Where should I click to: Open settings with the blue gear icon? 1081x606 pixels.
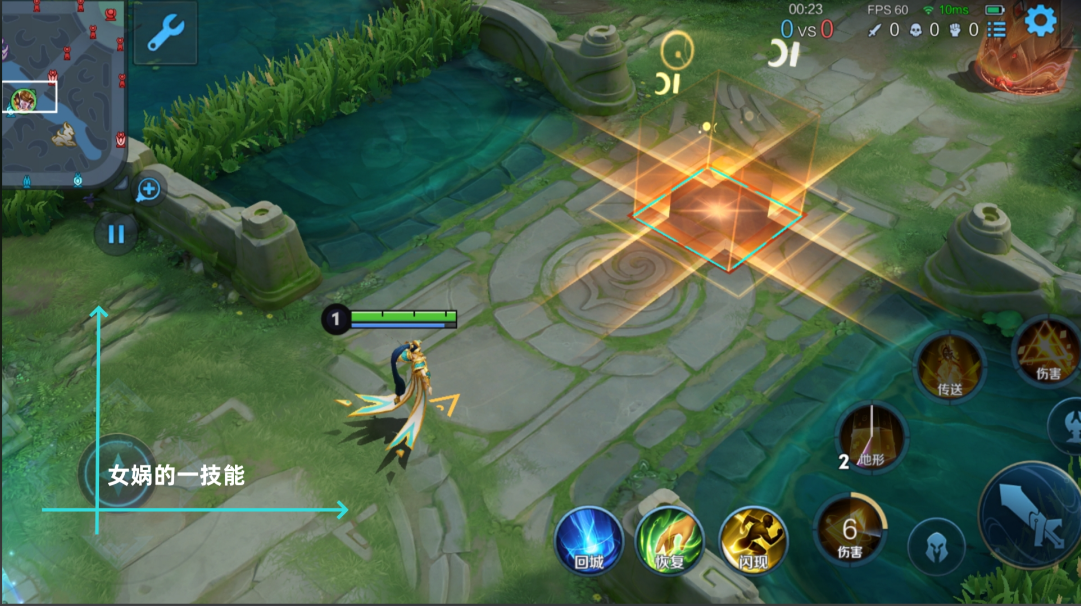(x=1041, y=21)
